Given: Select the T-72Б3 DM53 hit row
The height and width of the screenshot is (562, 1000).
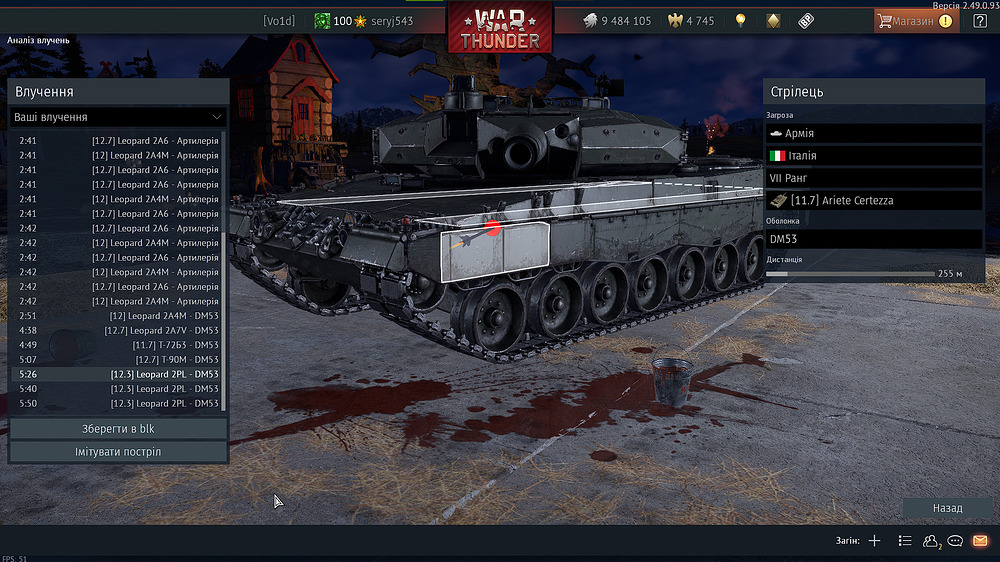Looking at the screenshot, I should click(118, 345).
